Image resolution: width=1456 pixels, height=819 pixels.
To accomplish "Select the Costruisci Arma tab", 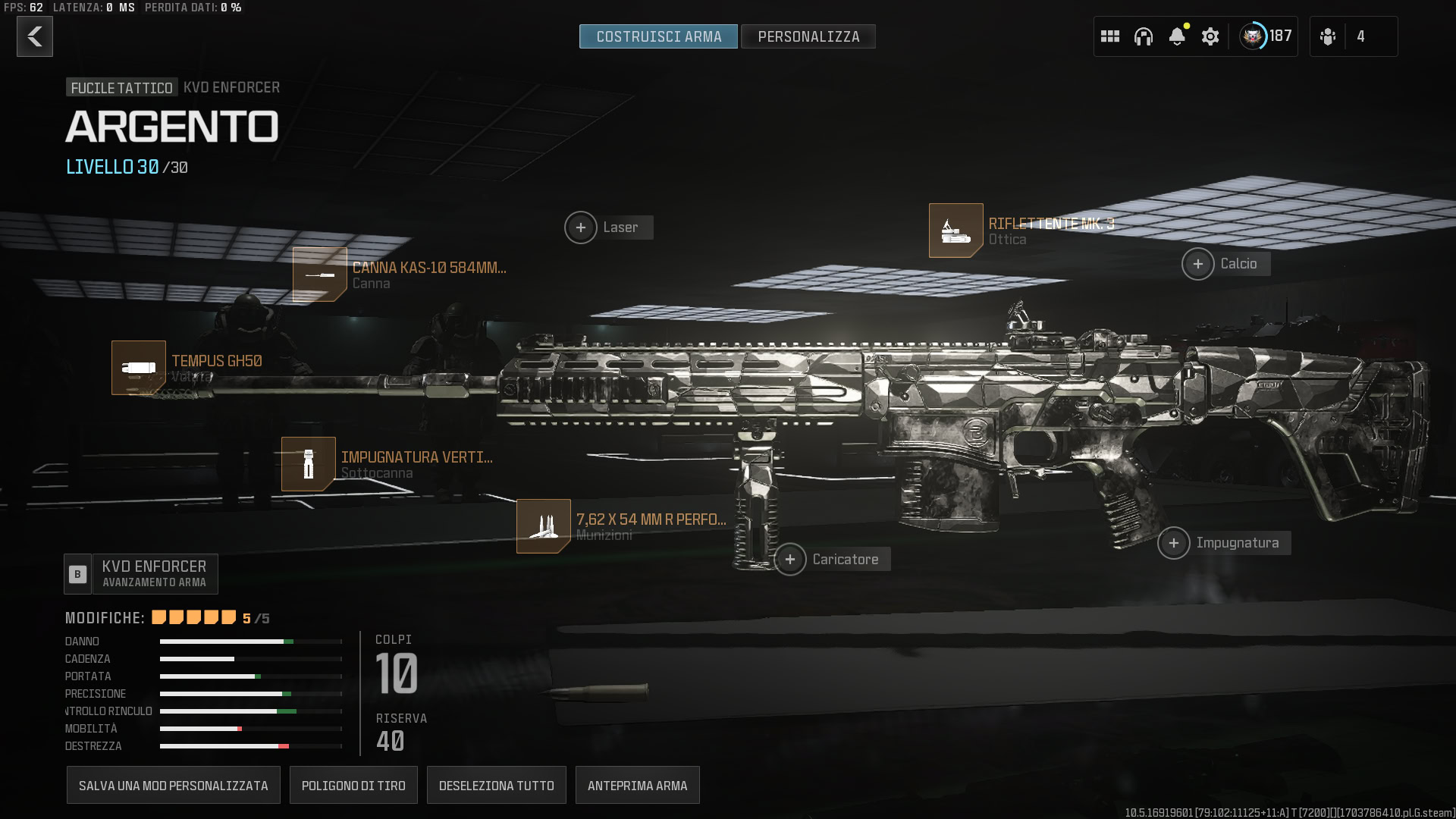I will pyautogui.click(x=658, y=36).
